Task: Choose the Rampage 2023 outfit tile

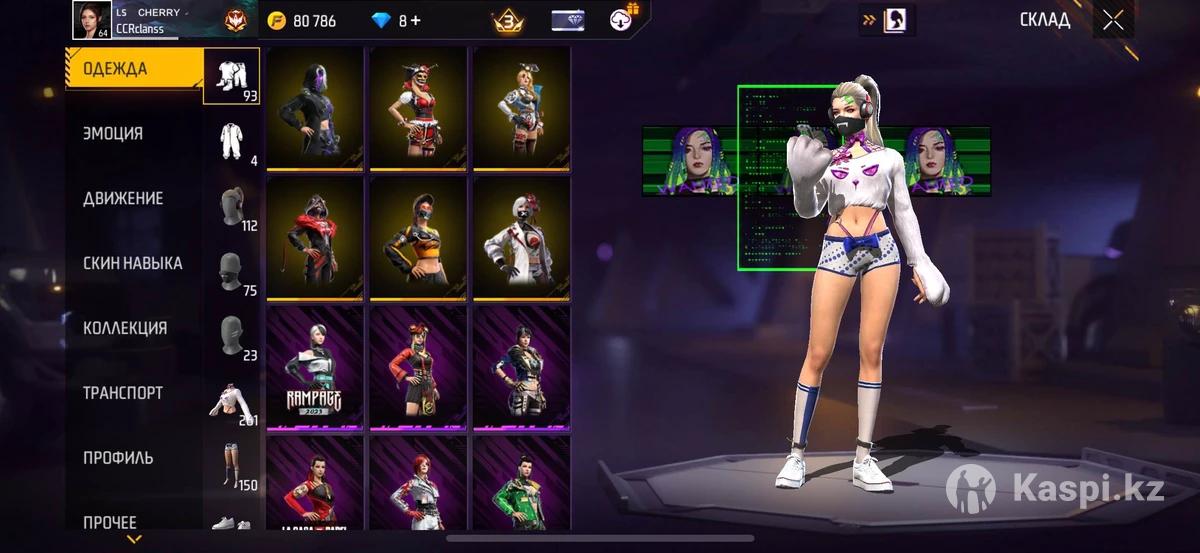Action: (x=316, y=368)
